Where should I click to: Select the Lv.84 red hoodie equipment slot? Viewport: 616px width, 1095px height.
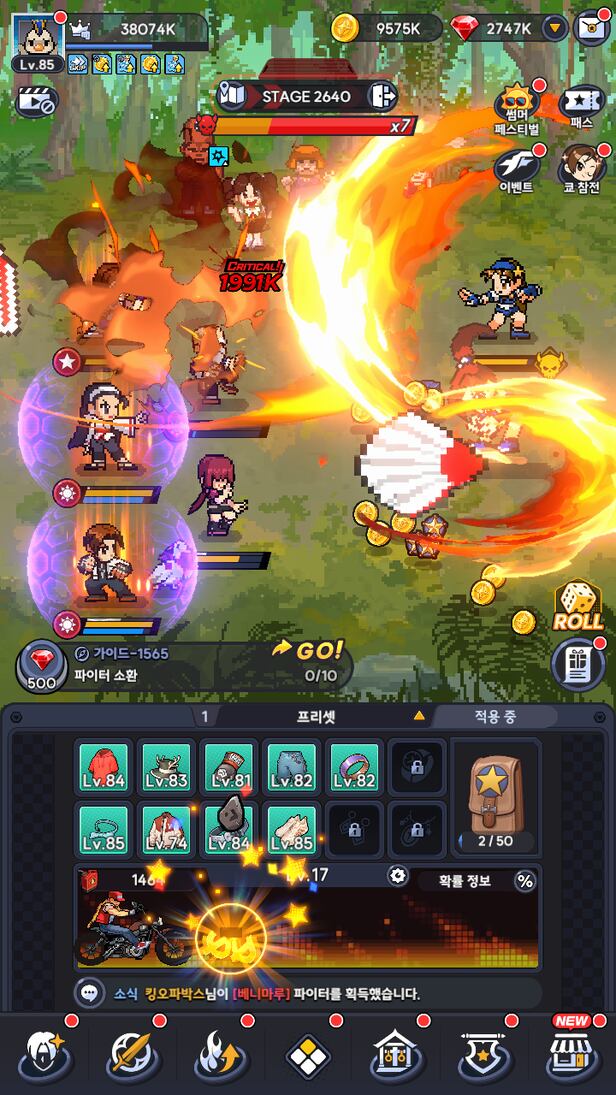(104, 769)
